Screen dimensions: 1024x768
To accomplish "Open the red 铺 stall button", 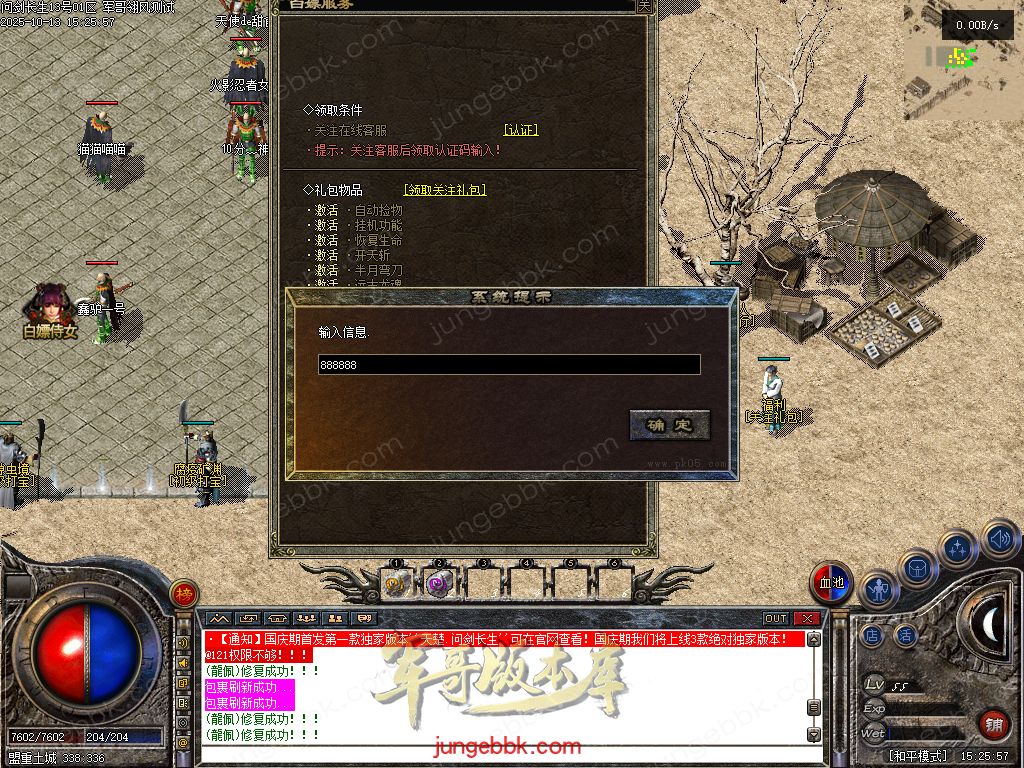I will tap(993, 723).
